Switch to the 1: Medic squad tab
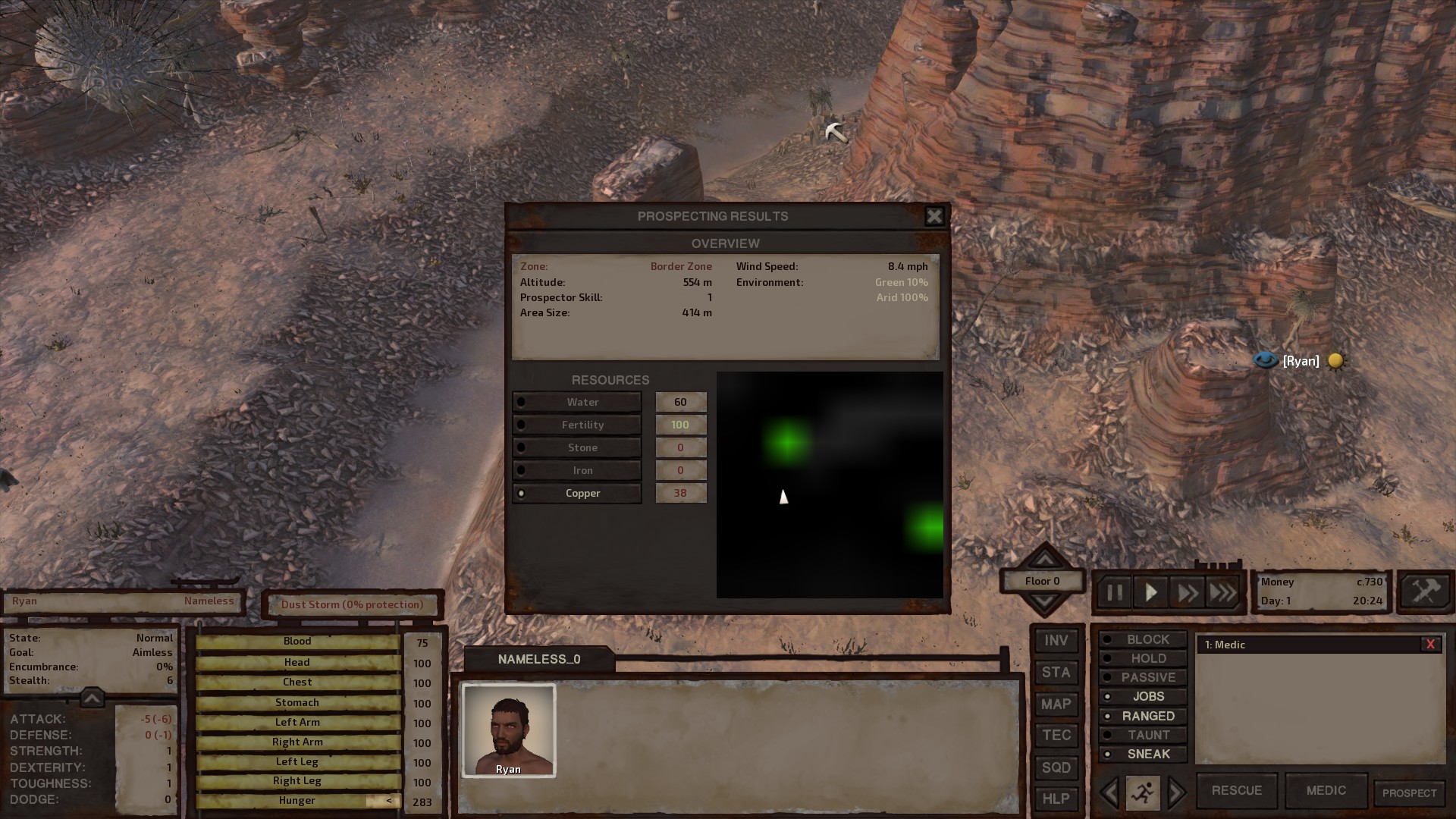The width and height of the screenshot is (1456, 819). [1225, 645]
